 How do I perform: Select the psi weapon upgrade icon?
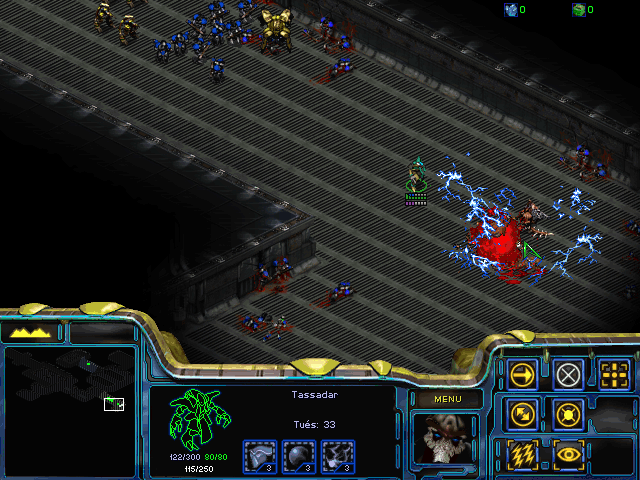pos(338,456)
